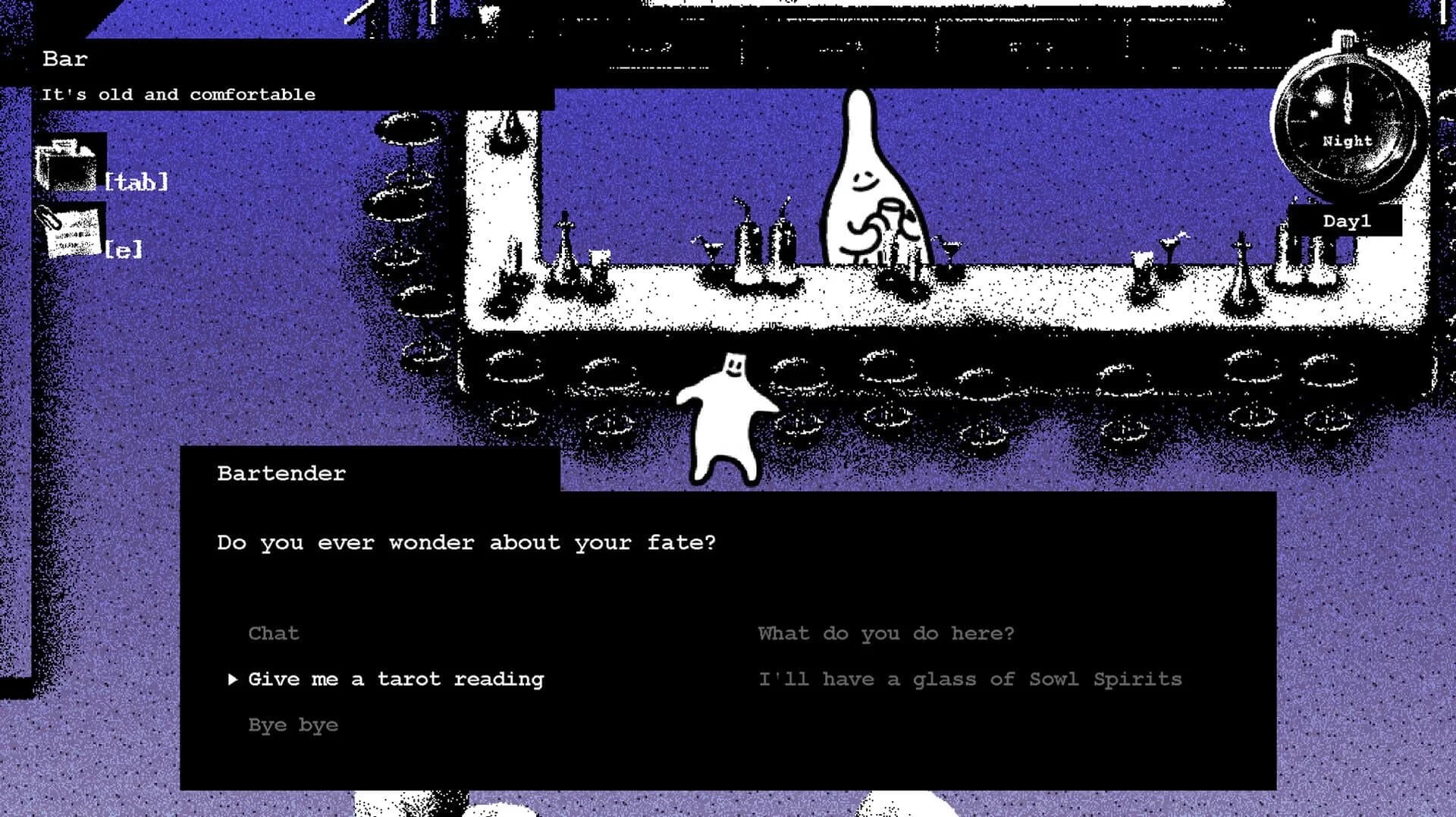This screenshot has width=1456, height=817.
Task: Ask 'What do you do here?'
Action: coord(886,633)
